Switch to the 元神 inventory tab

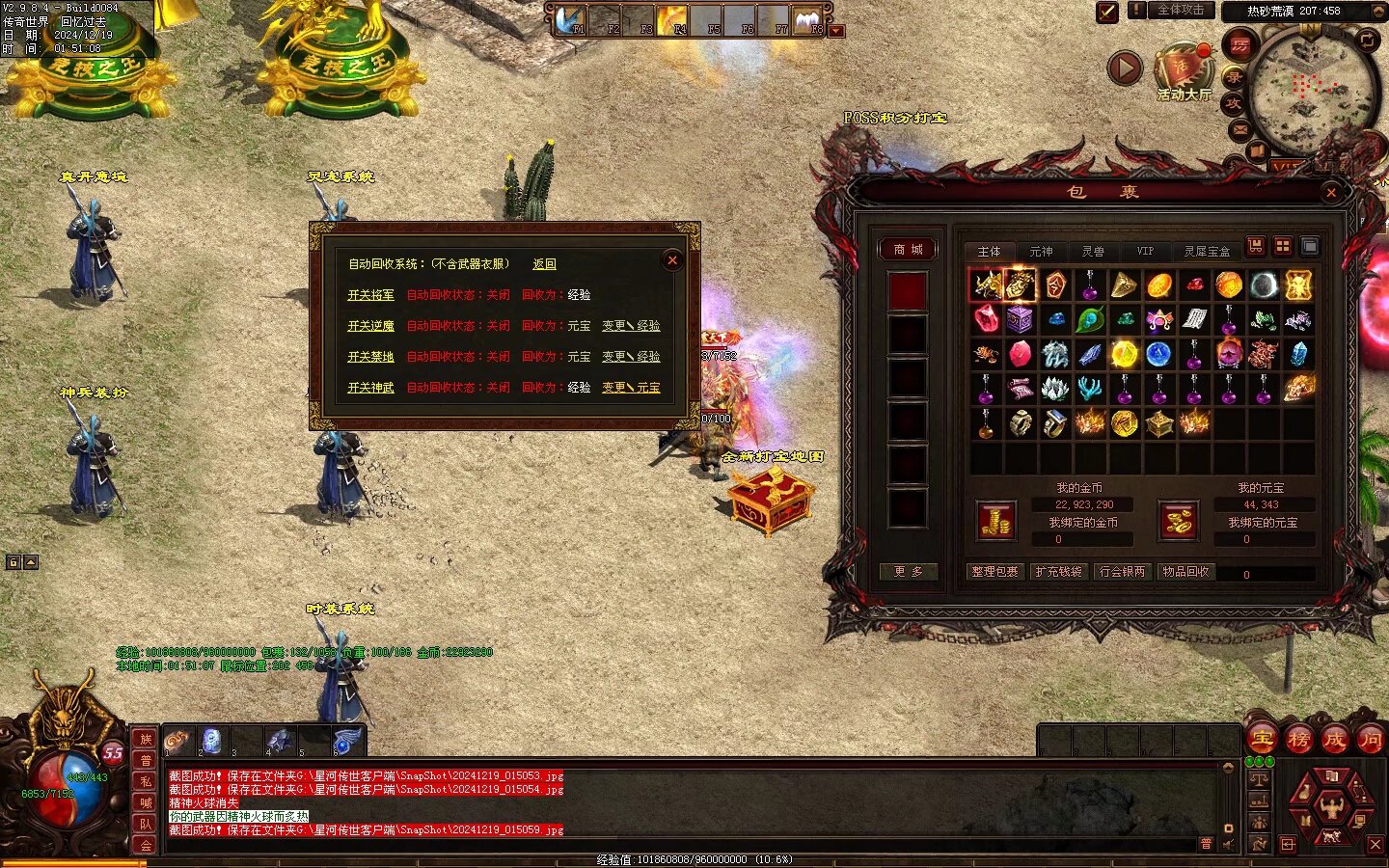point(1041,252)
